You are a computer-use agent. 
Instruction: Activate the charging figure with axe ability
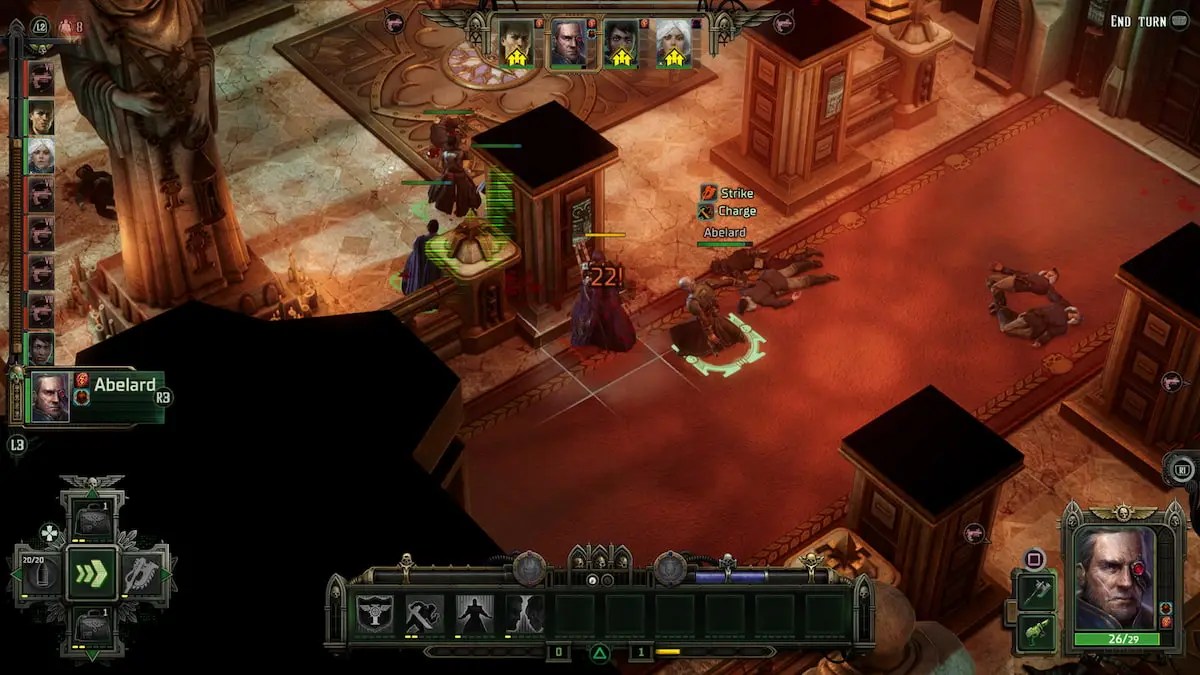[x=425, y=613]
